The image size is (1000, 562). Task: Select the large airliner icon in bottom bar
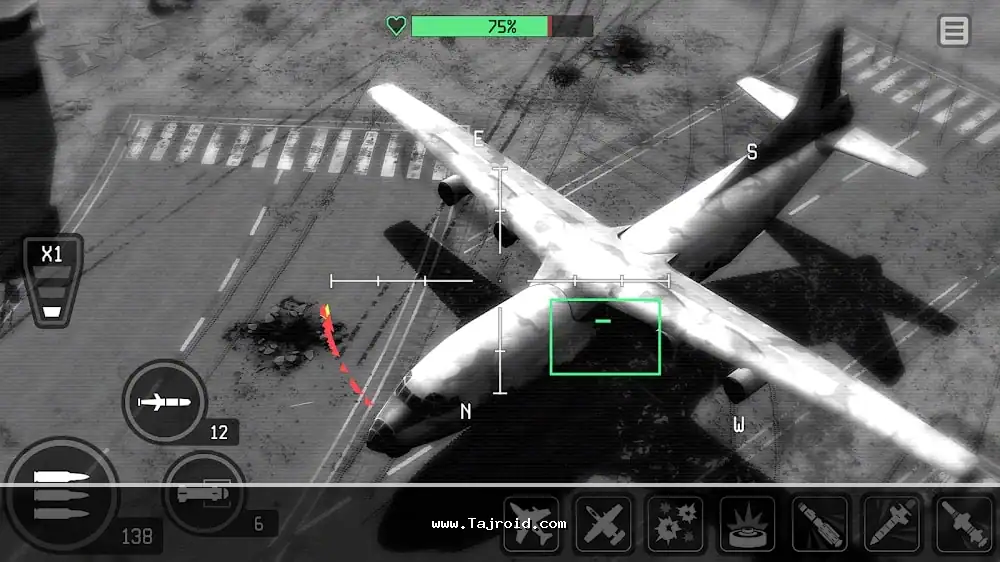coord(531,524)
